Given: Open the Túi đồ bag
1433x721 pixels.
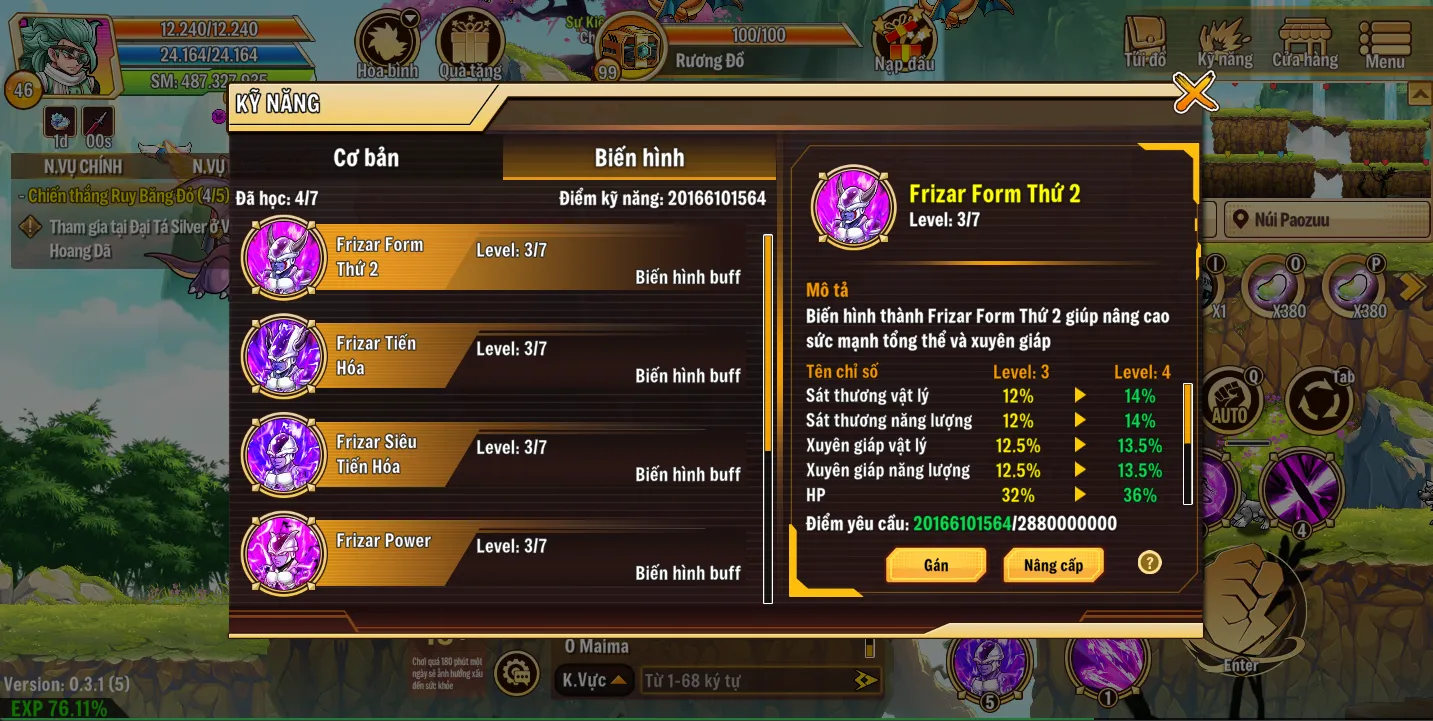Looking at the screenshot, I should coord(1145,43).
